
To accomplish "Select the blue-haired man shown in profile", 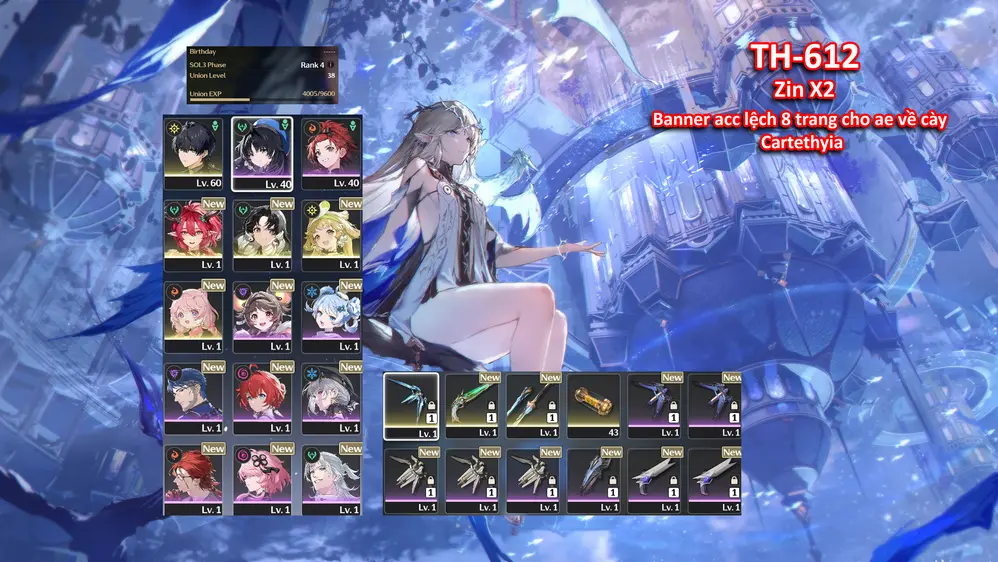I will (194, 399).
